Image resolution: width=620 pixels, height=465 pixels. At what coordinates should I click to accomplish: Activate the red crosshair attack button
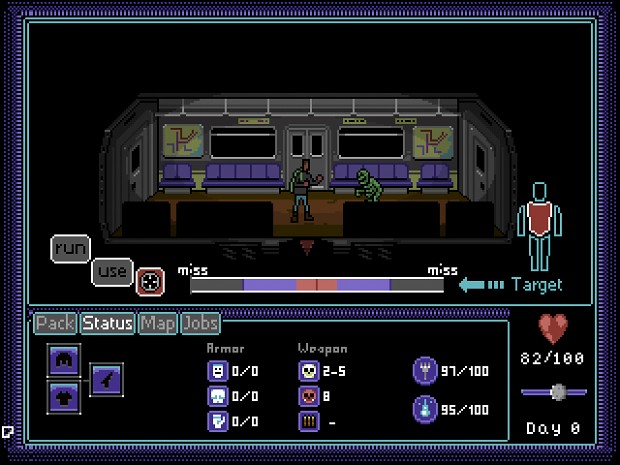tap(149, 282)
